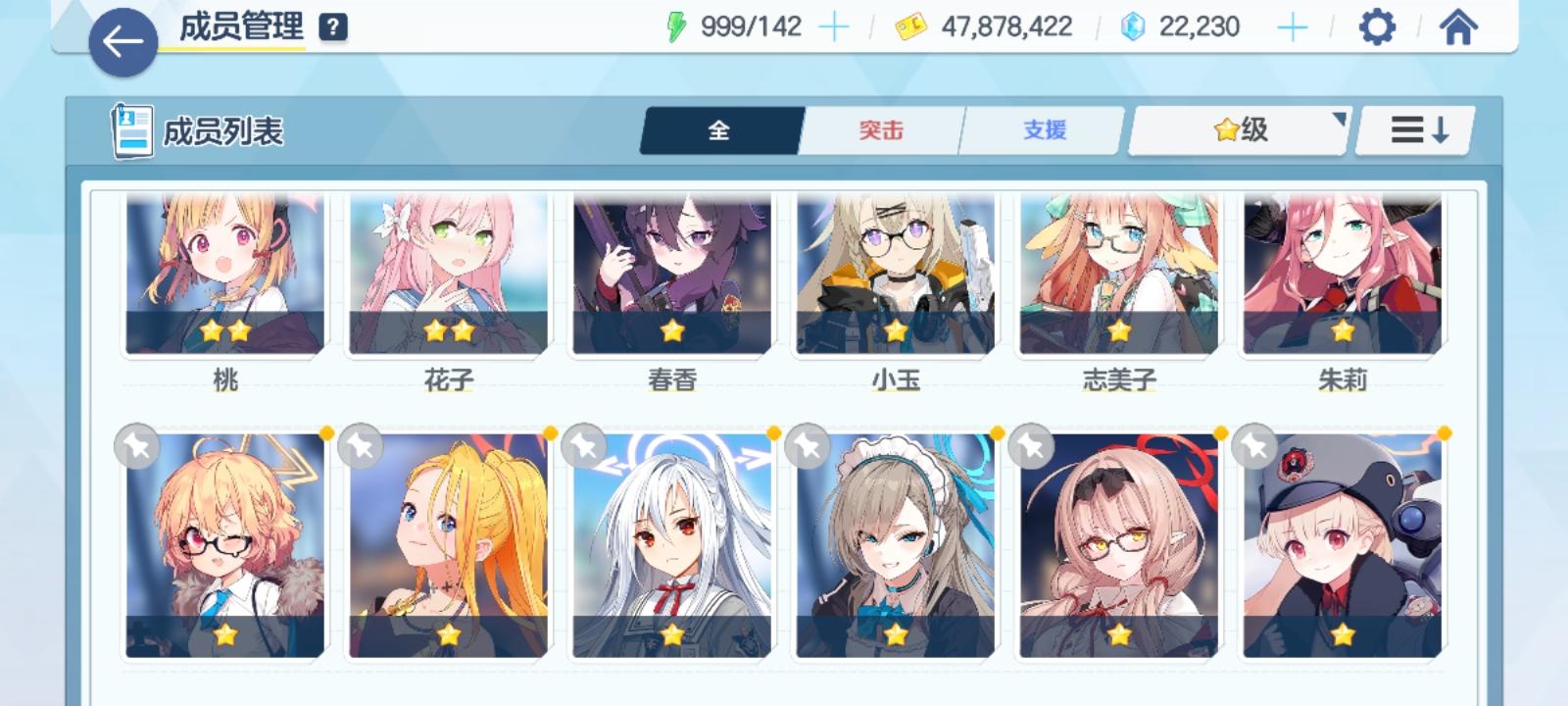Toggle the pin marker on the maid character thumbnail
This screenshot has height=706, width=1568.
807,446
